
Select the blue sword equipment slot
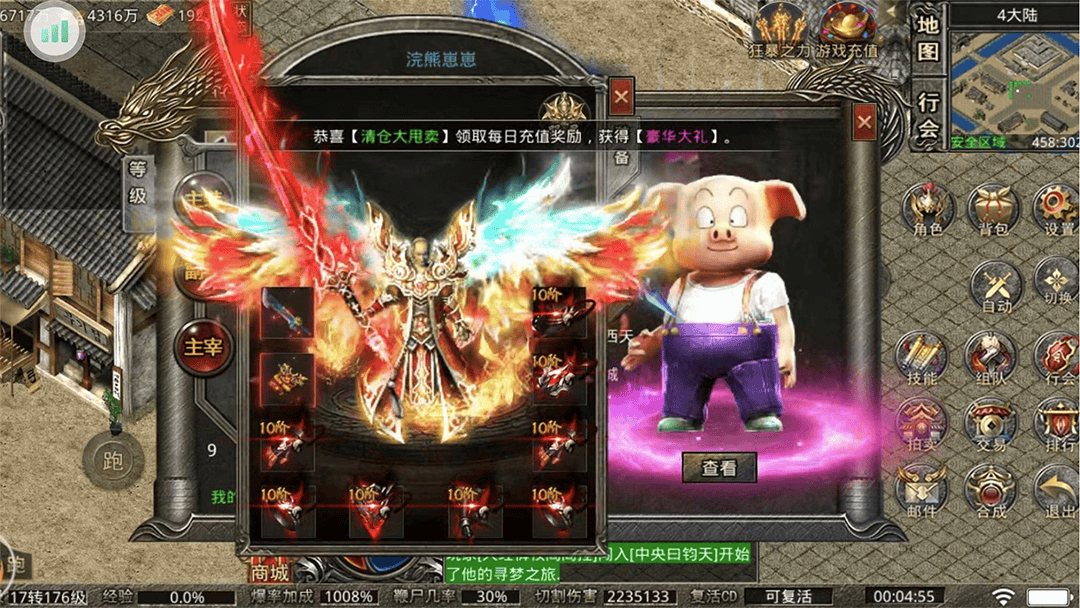pyautogui.click(x=287, y=313)
